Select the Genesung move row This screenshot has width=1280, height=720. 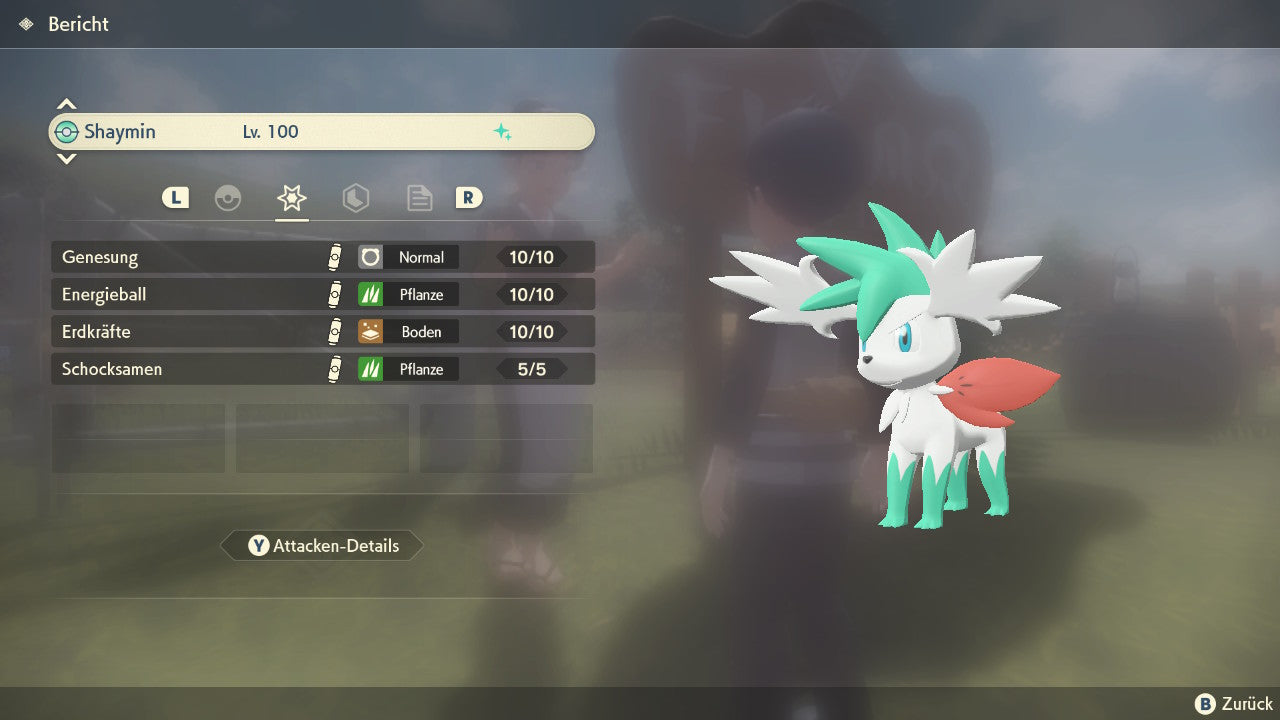pyautogui.click(x=322, y=257)
